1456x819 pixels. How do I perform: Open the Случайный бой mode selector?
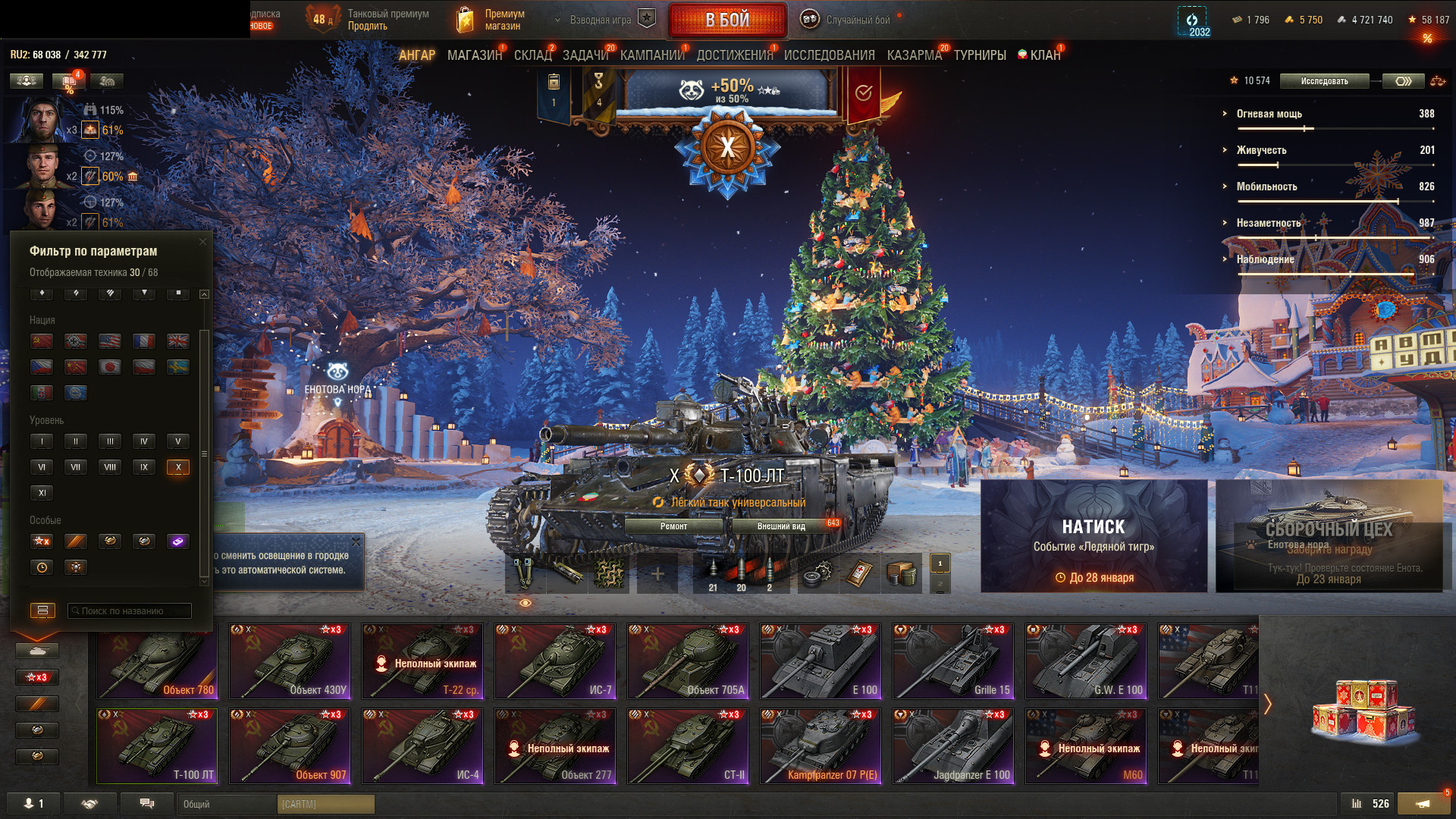(848, 20)
